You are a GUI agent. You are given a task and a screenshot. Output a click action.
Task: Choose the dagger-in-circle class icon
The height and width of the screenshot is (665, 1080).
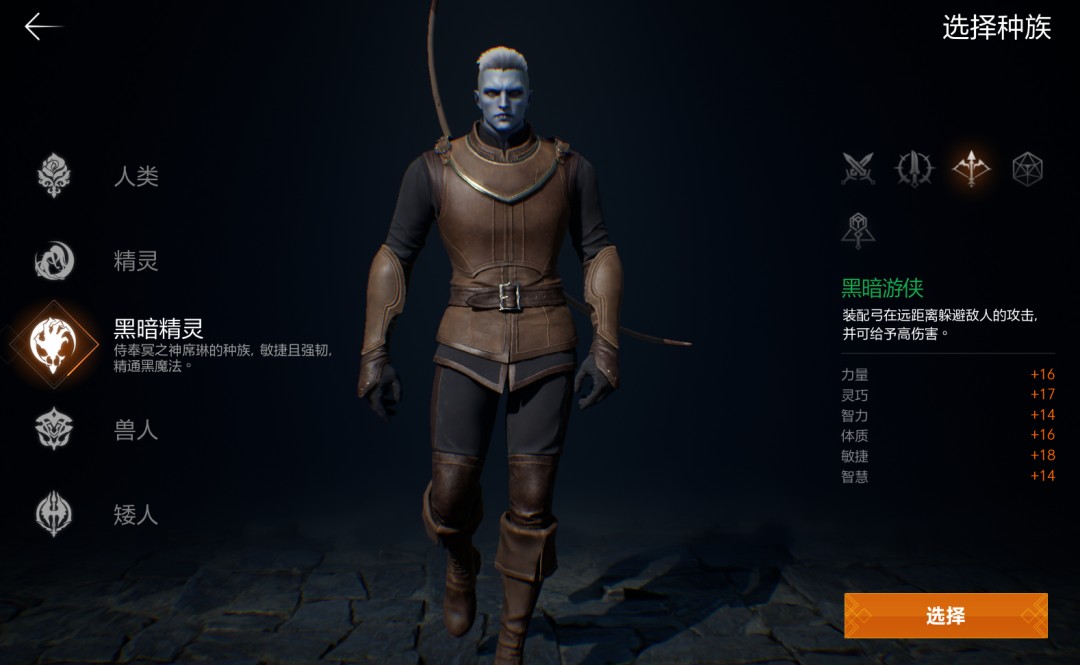[914, 169]
